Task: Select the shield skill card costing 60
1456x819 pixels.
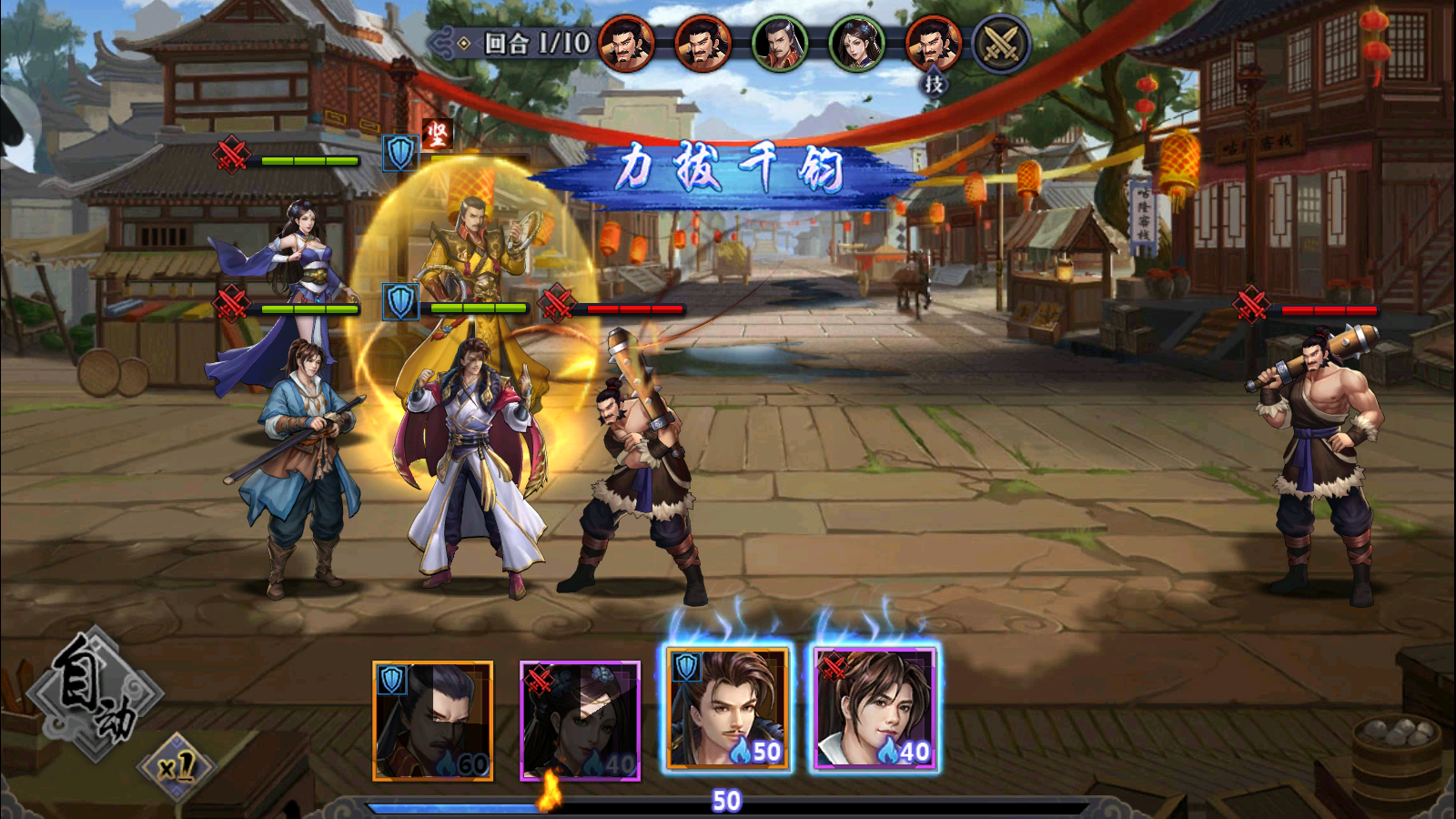Action: click(433, 721)
